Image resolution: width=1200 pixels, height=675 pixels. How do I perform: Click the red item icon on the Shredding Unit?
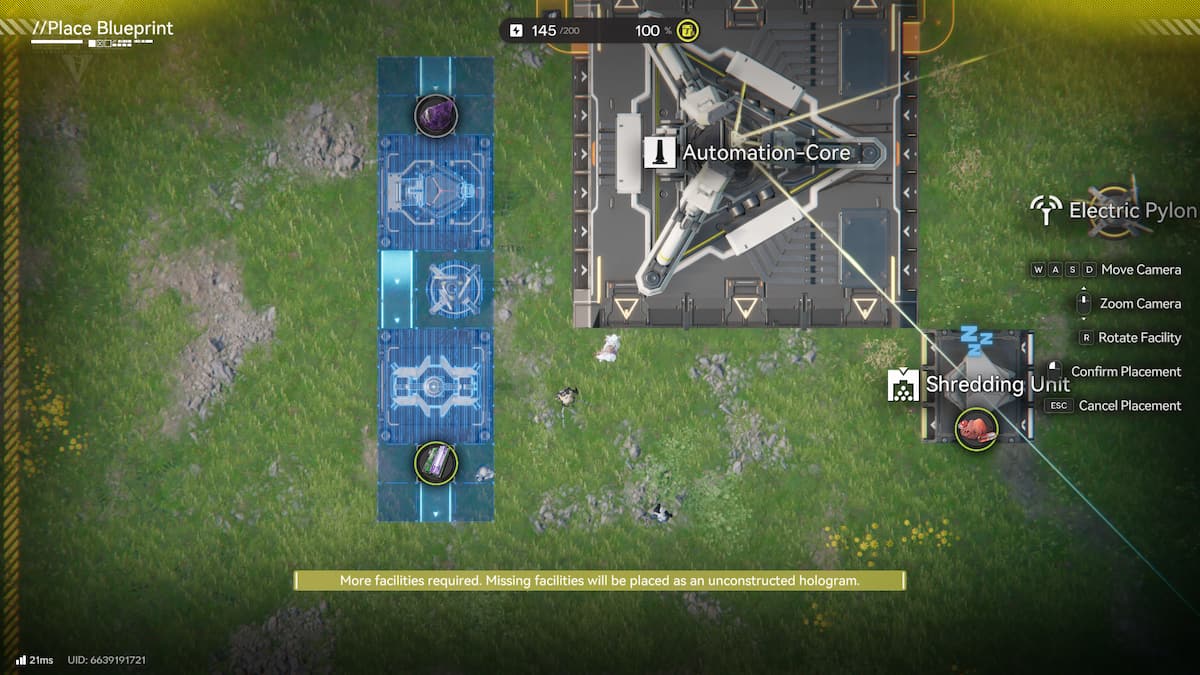pos(976,430)
